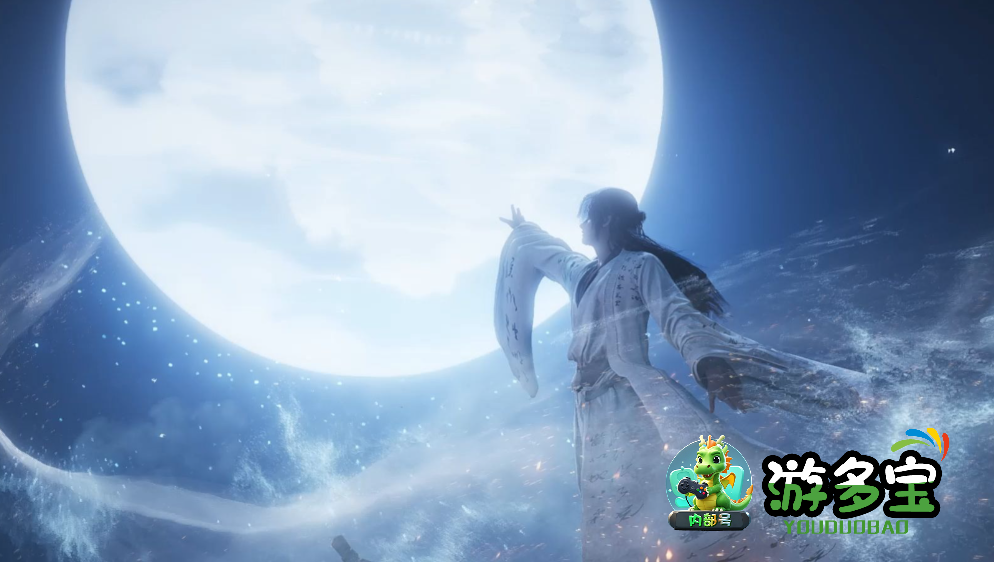Open the 游多宝 logo overlay
Viewport: 994px width, 562px height.
[852, 489]
